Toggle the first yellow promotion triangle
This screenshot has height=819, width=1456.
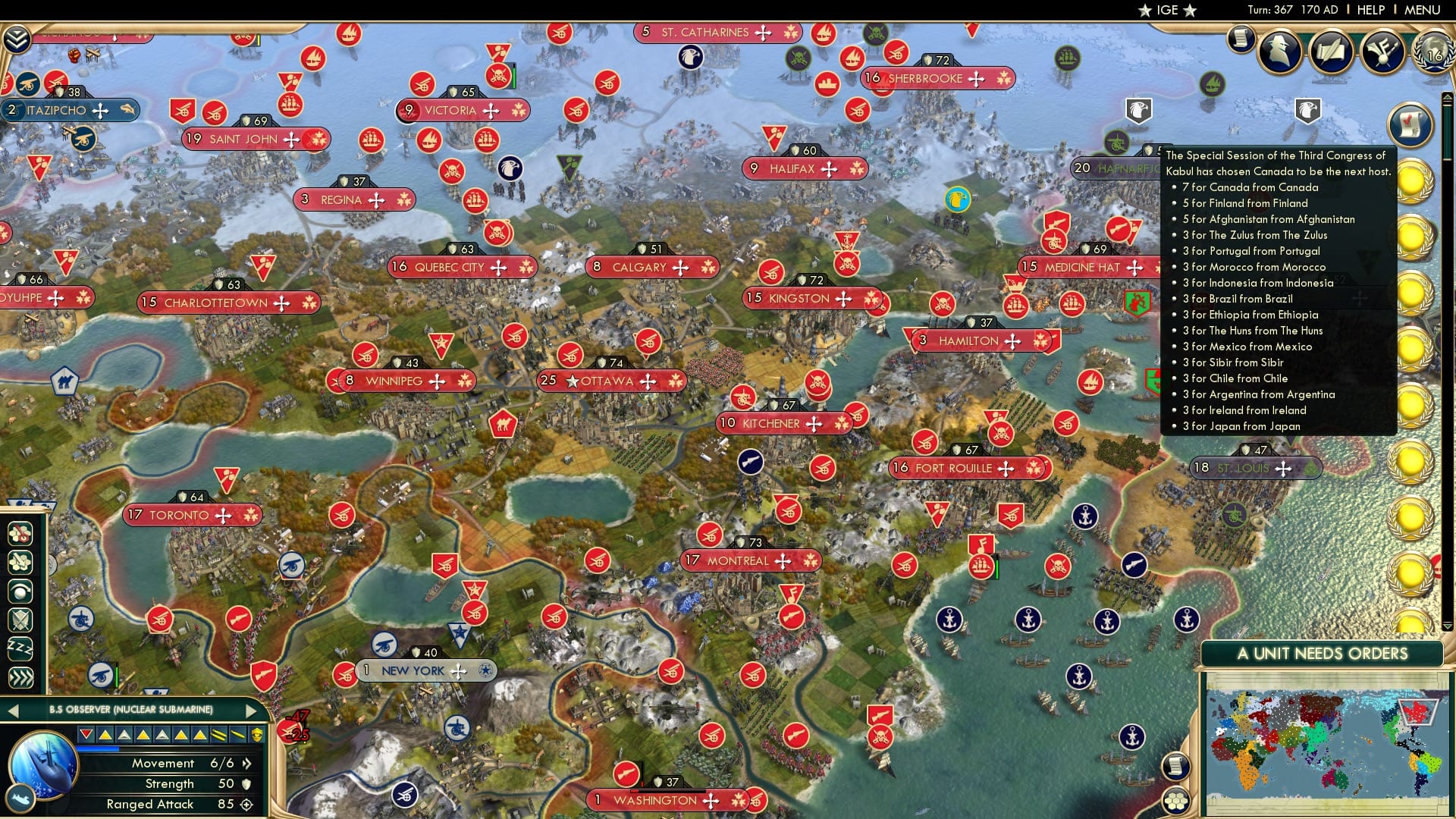105,734
